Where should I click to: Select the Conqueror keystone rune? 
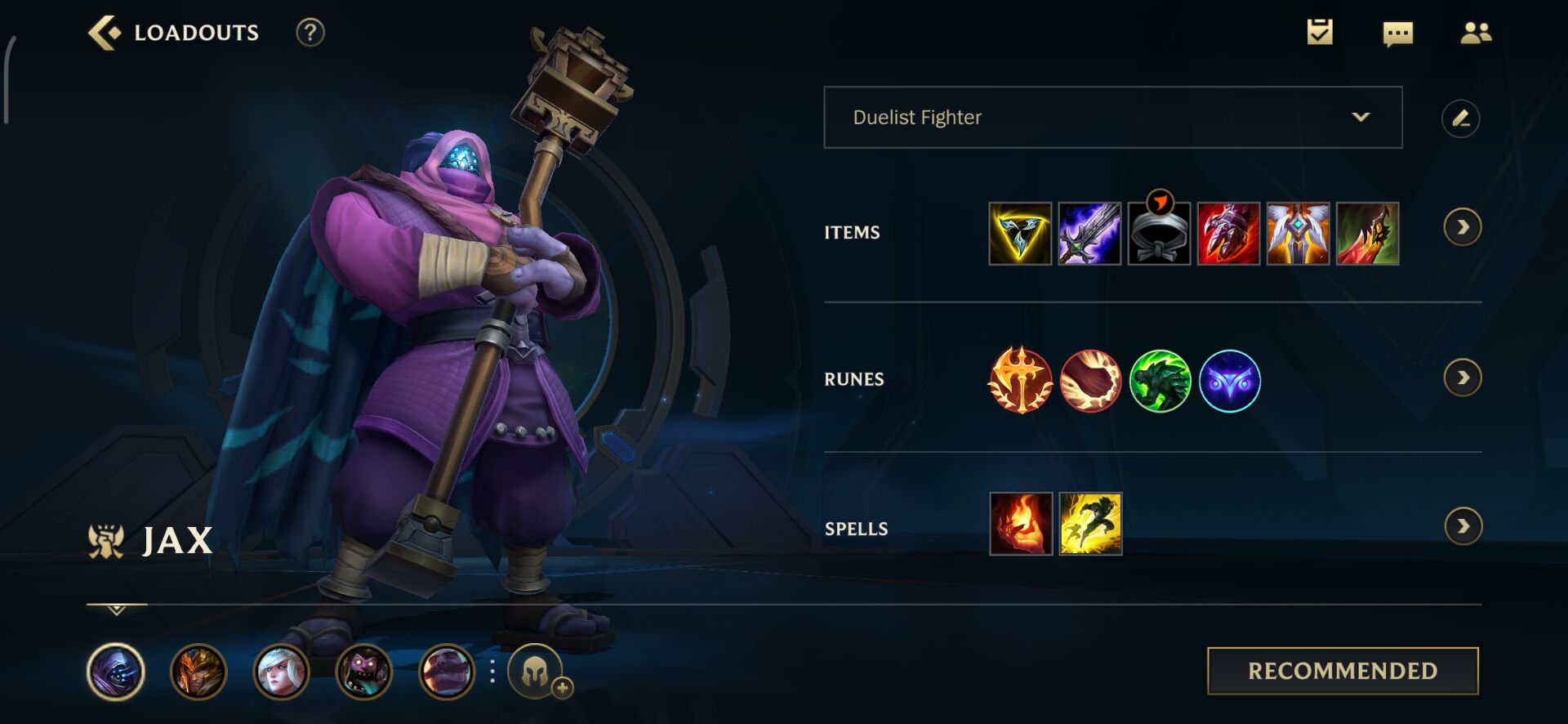point(1020,381)
